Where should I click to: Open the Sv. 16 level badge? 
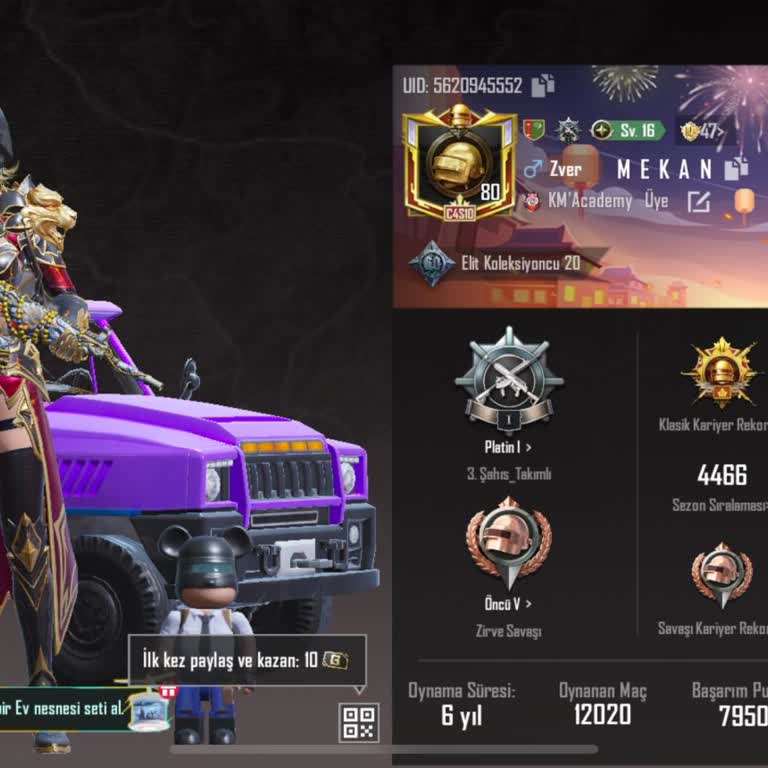coord(627,131)
